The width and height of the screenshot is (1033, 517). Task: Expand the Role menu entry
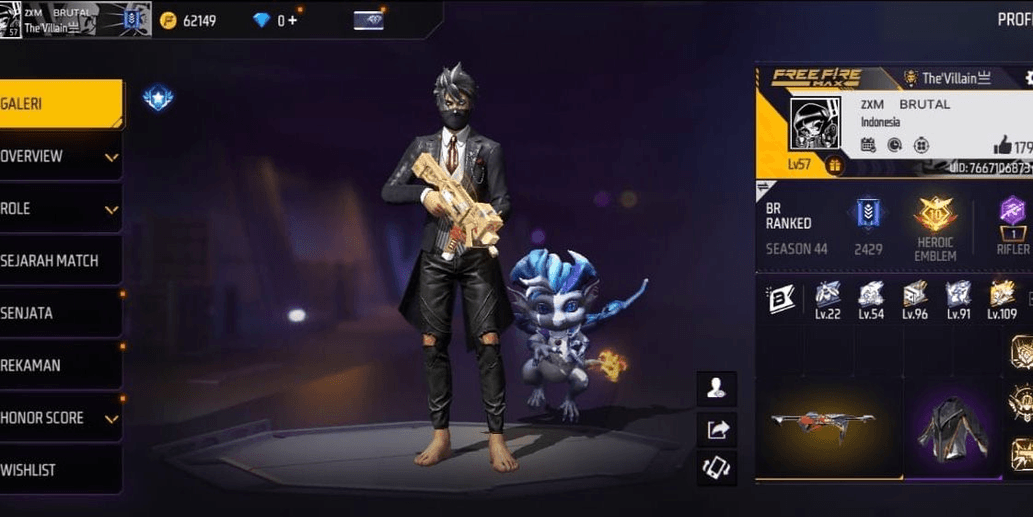coord(60,209)
